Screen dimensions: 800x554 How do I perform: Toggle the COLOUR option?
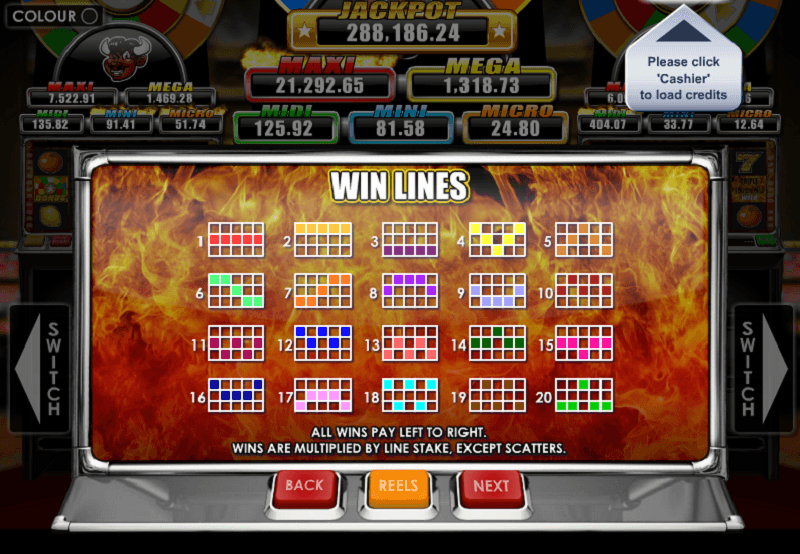click(x=88, y=16)
